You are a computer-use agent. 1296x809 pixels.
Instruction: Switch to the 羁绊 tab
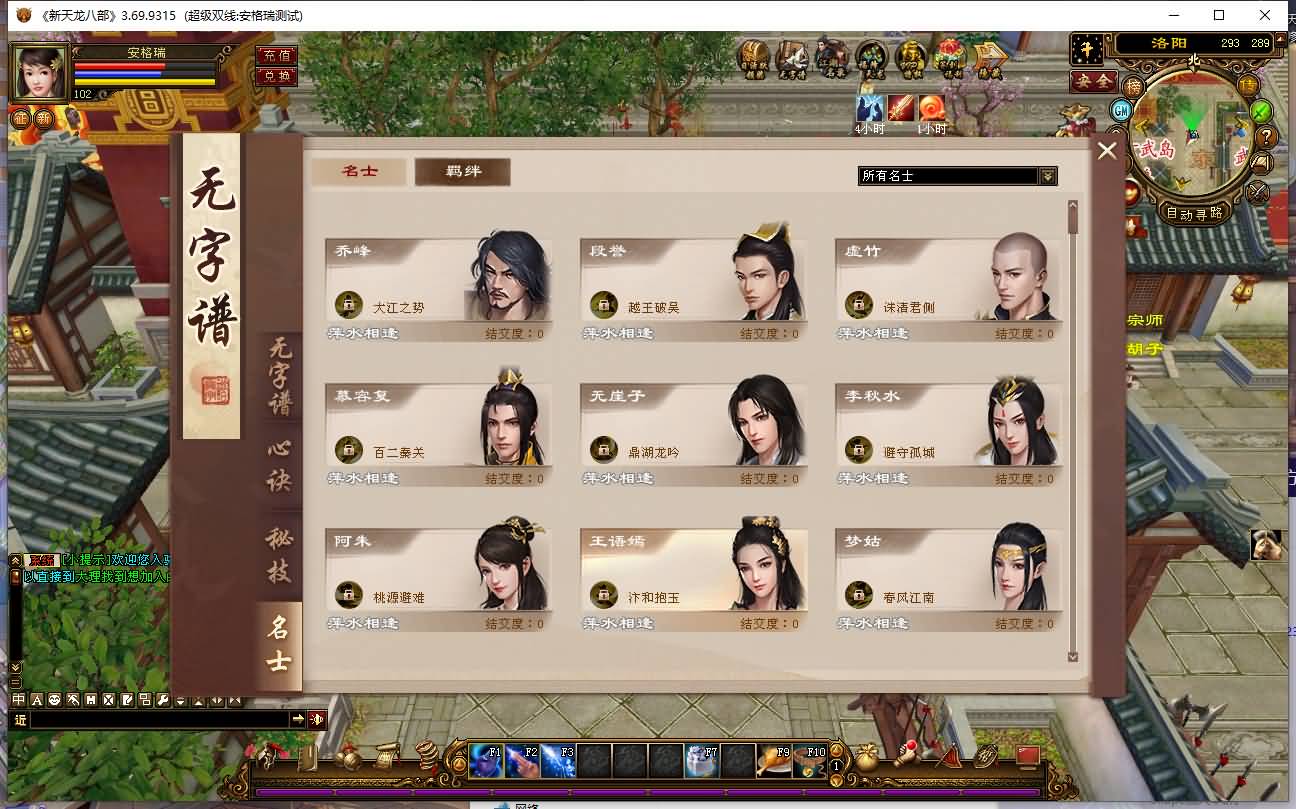coord(462,172)
